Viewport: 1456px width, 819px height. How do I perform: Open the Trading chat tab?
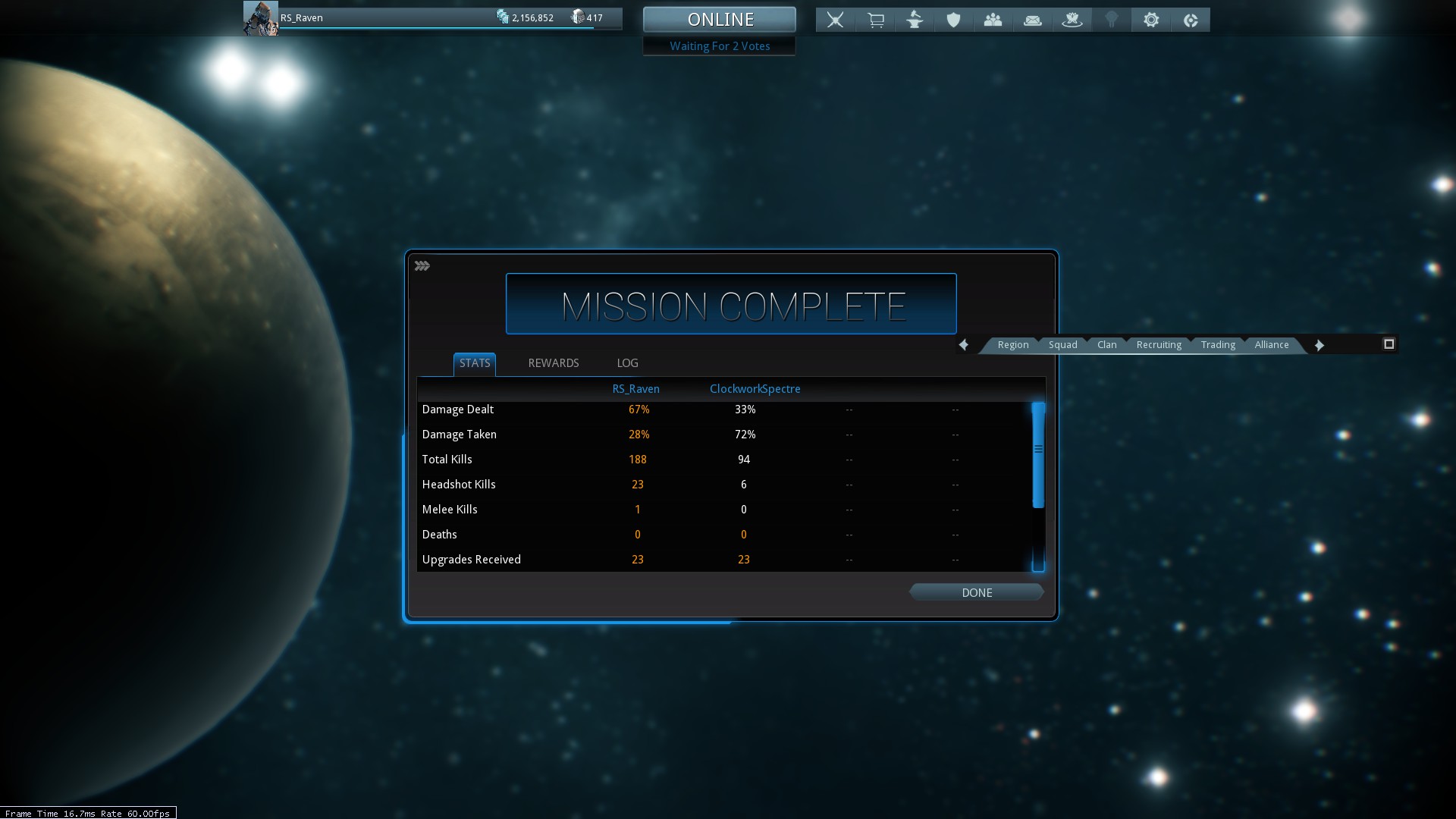tap(1217, 345)
